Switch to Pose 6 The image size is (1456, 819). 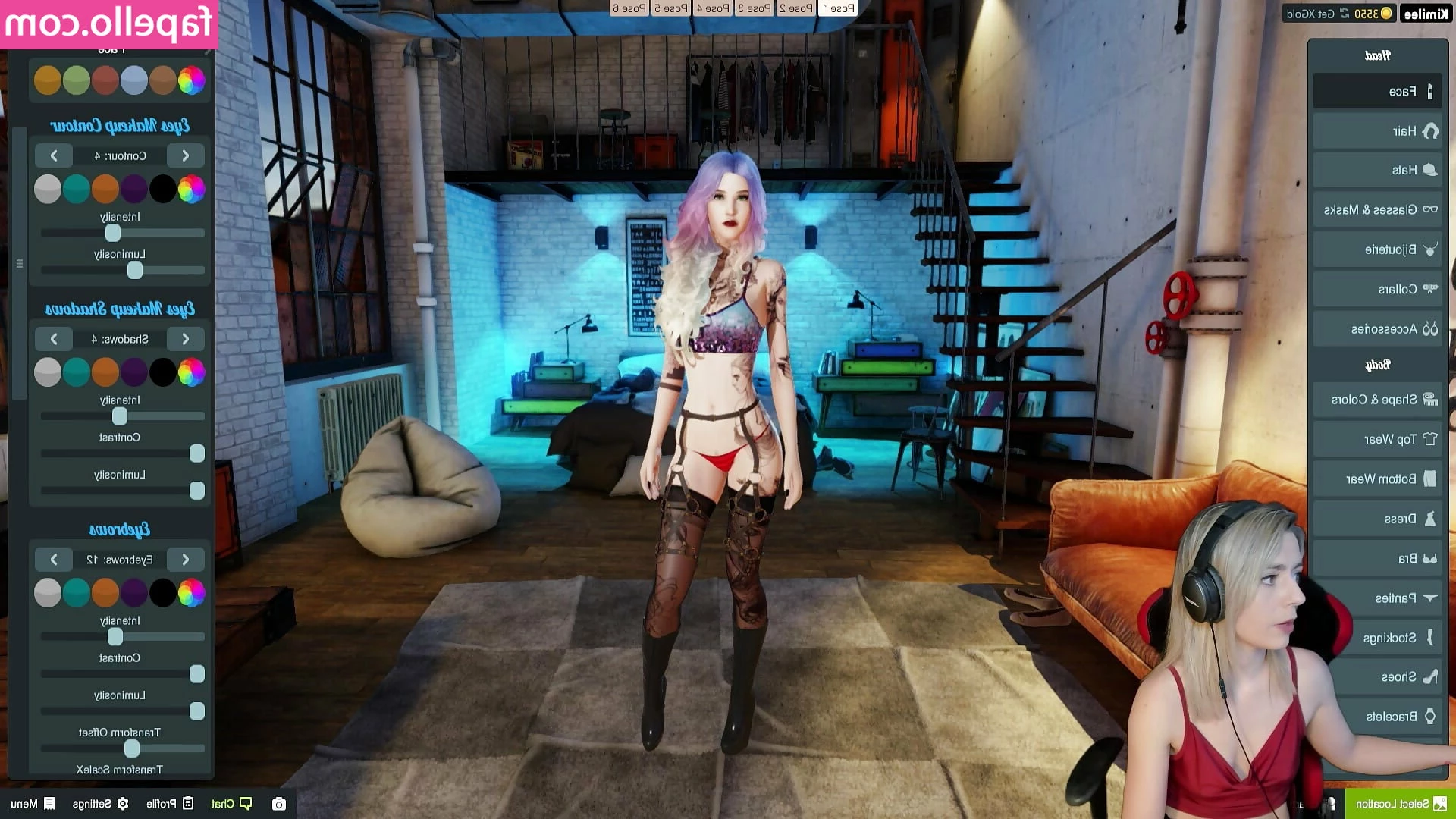[629, 8]
